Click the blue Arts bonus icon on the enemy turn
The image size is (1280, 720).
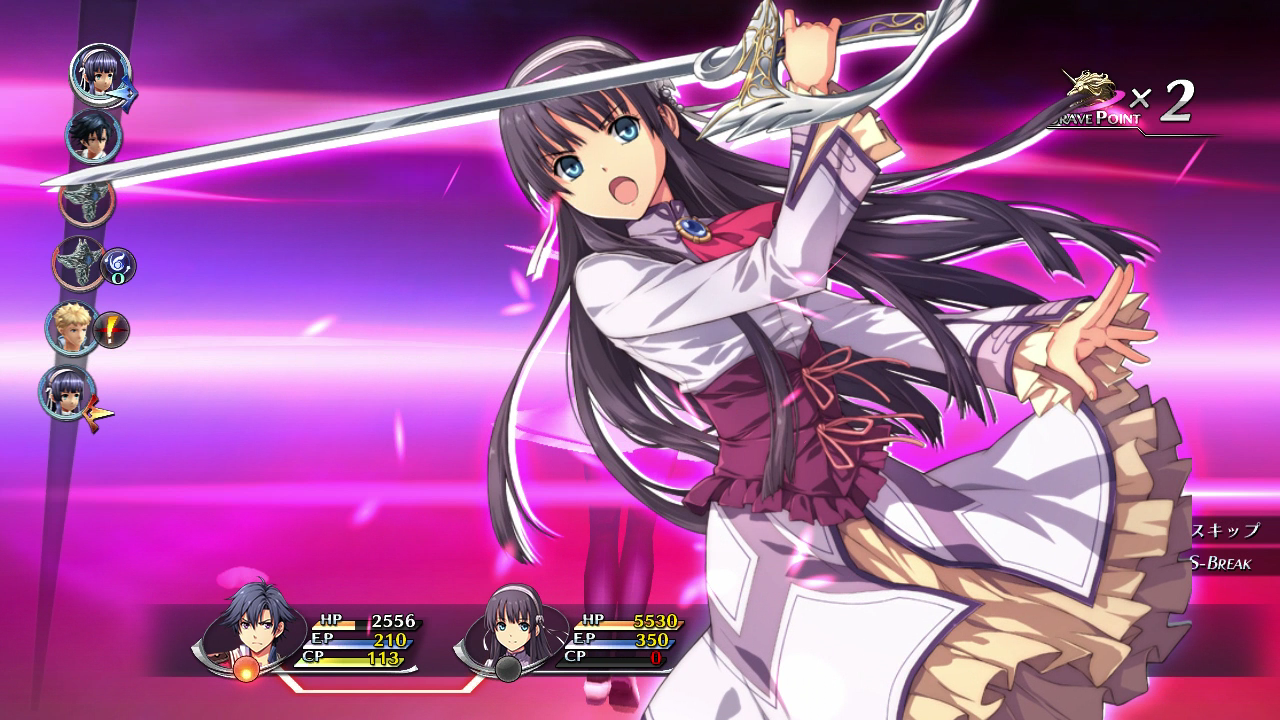point(116,268)
